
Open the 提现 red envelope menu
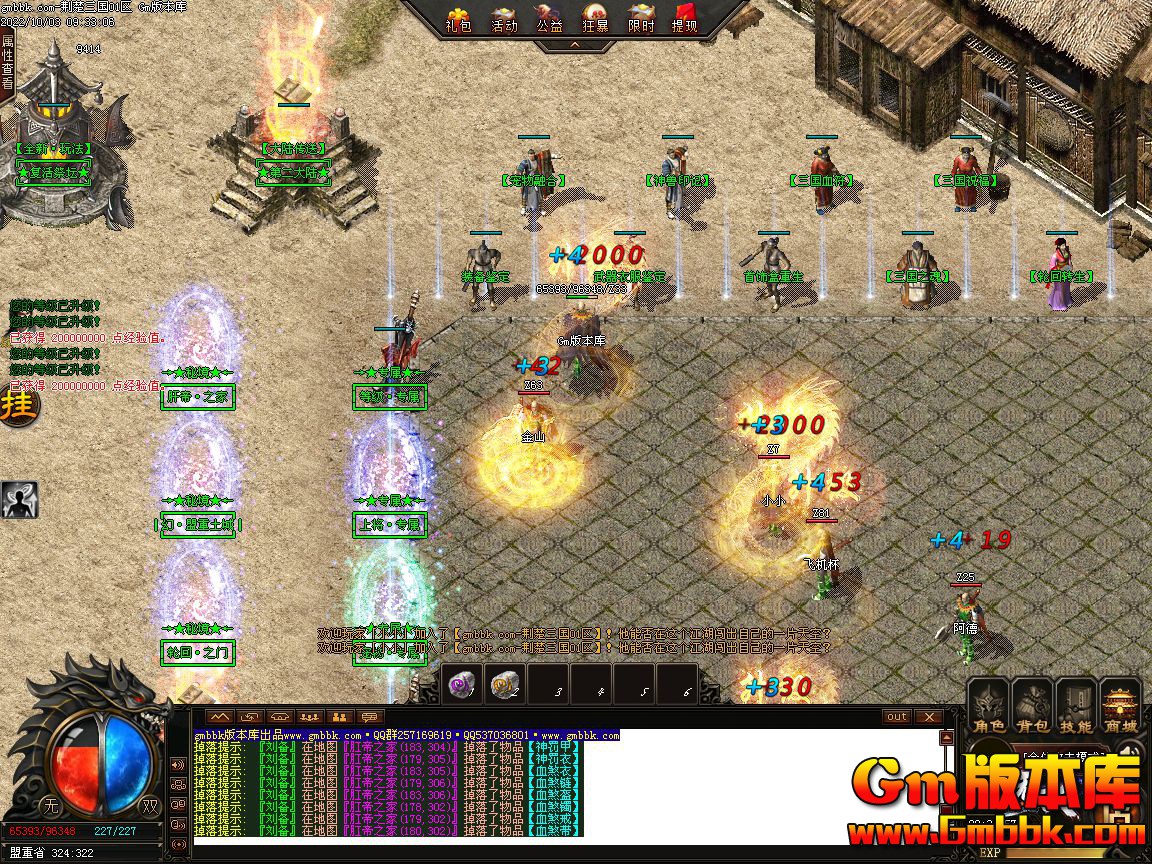pos(685,18)
